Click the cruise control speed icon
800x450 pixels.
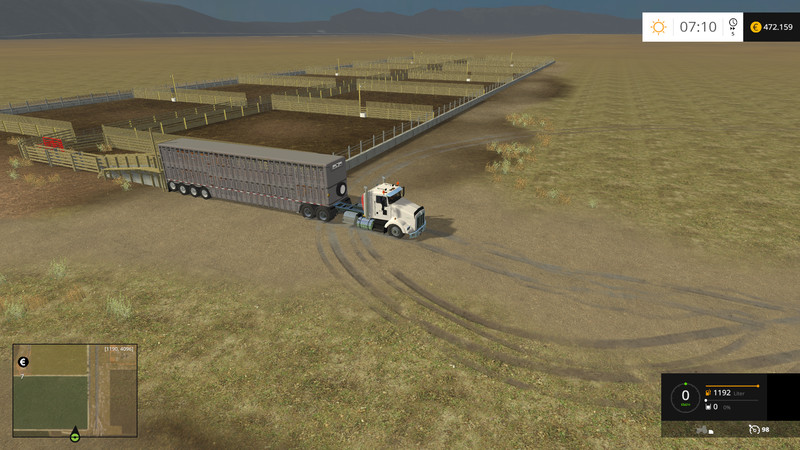[754, 429]
